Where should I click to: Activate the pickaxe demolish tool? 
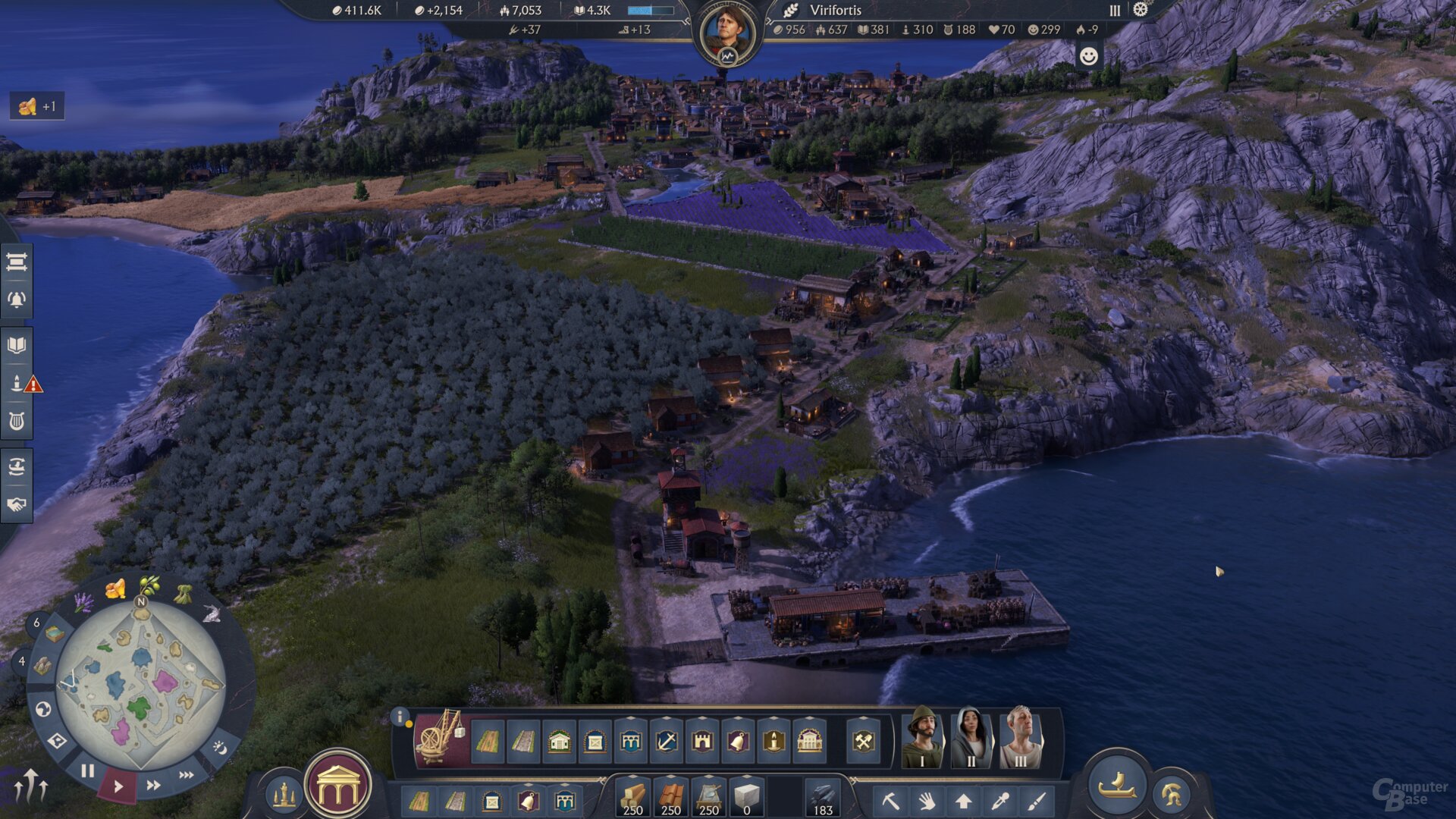pos(890,801)
